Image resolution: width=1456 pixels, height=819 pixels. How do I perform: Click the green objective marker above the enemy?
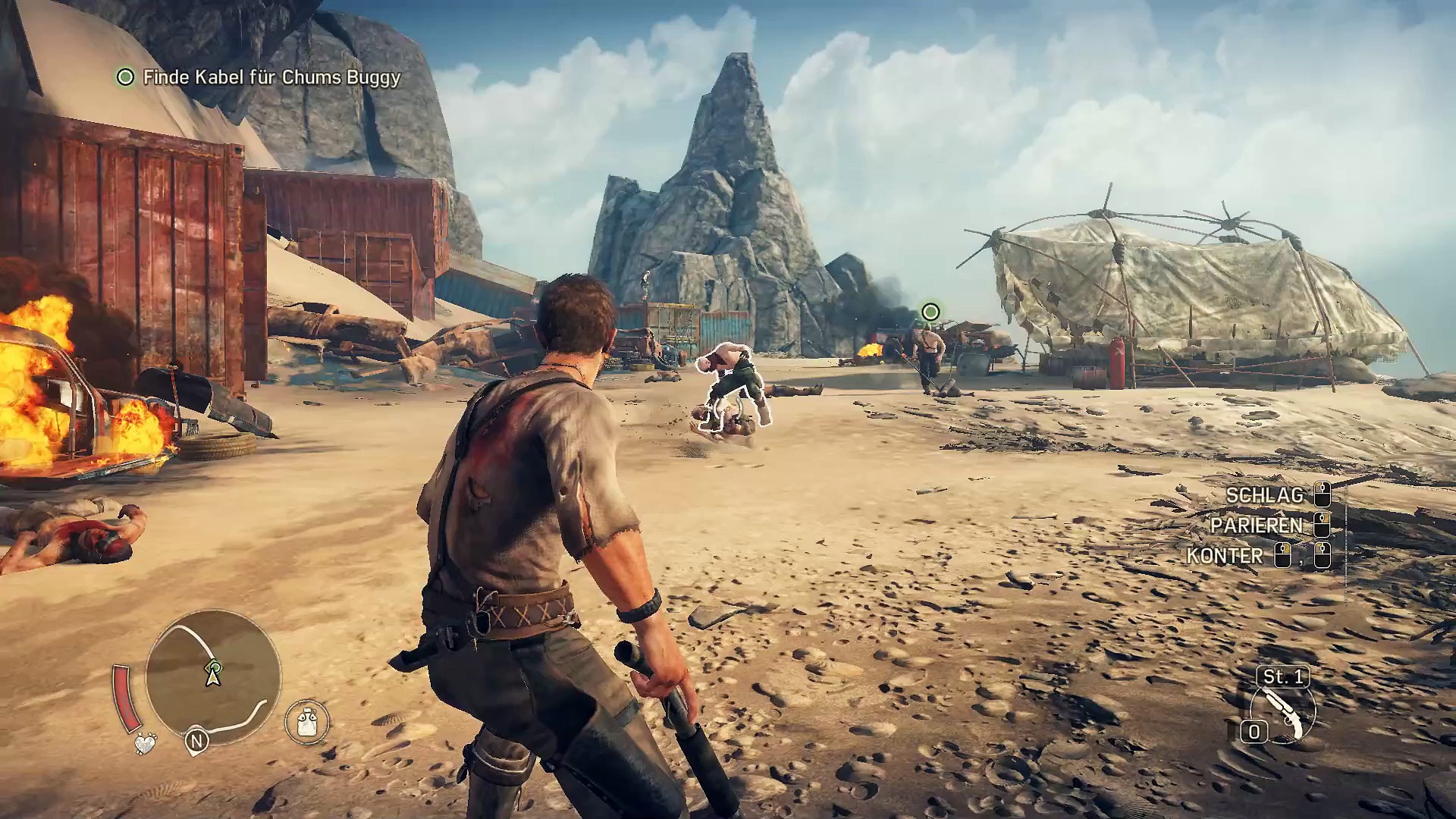coord(930,312)
